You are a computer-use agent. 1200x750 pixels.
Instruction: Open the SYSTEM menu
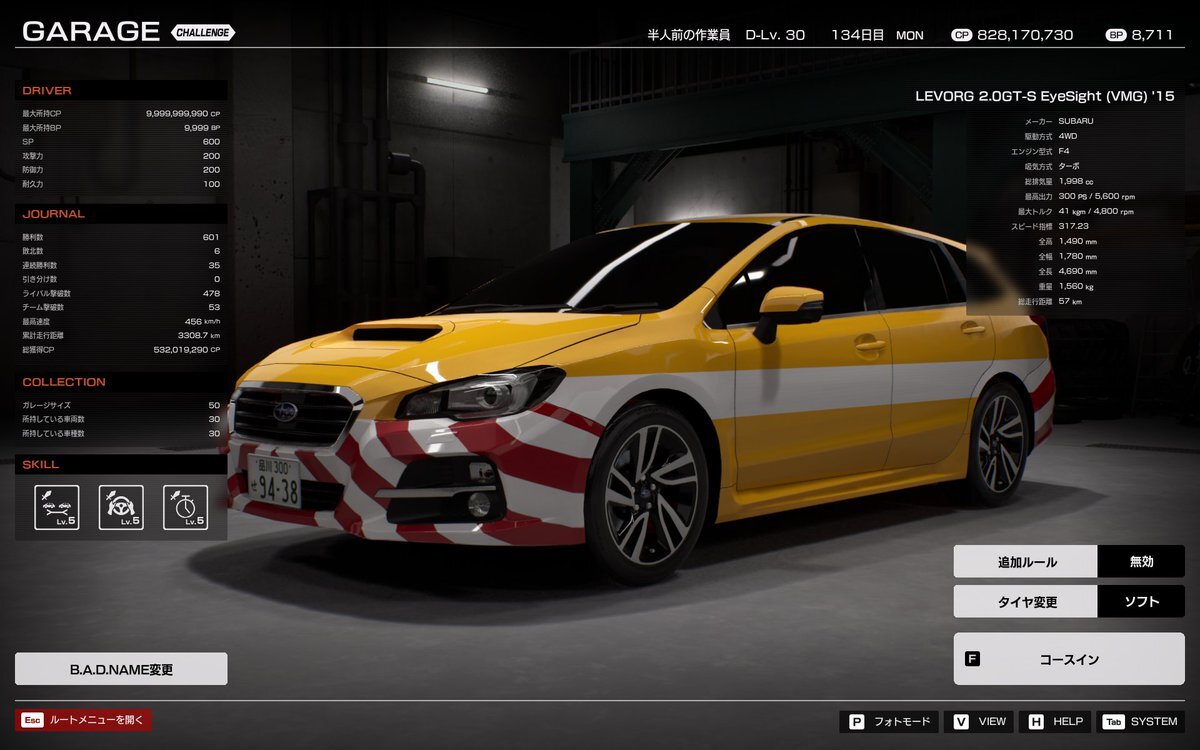tap(1141, 722)
